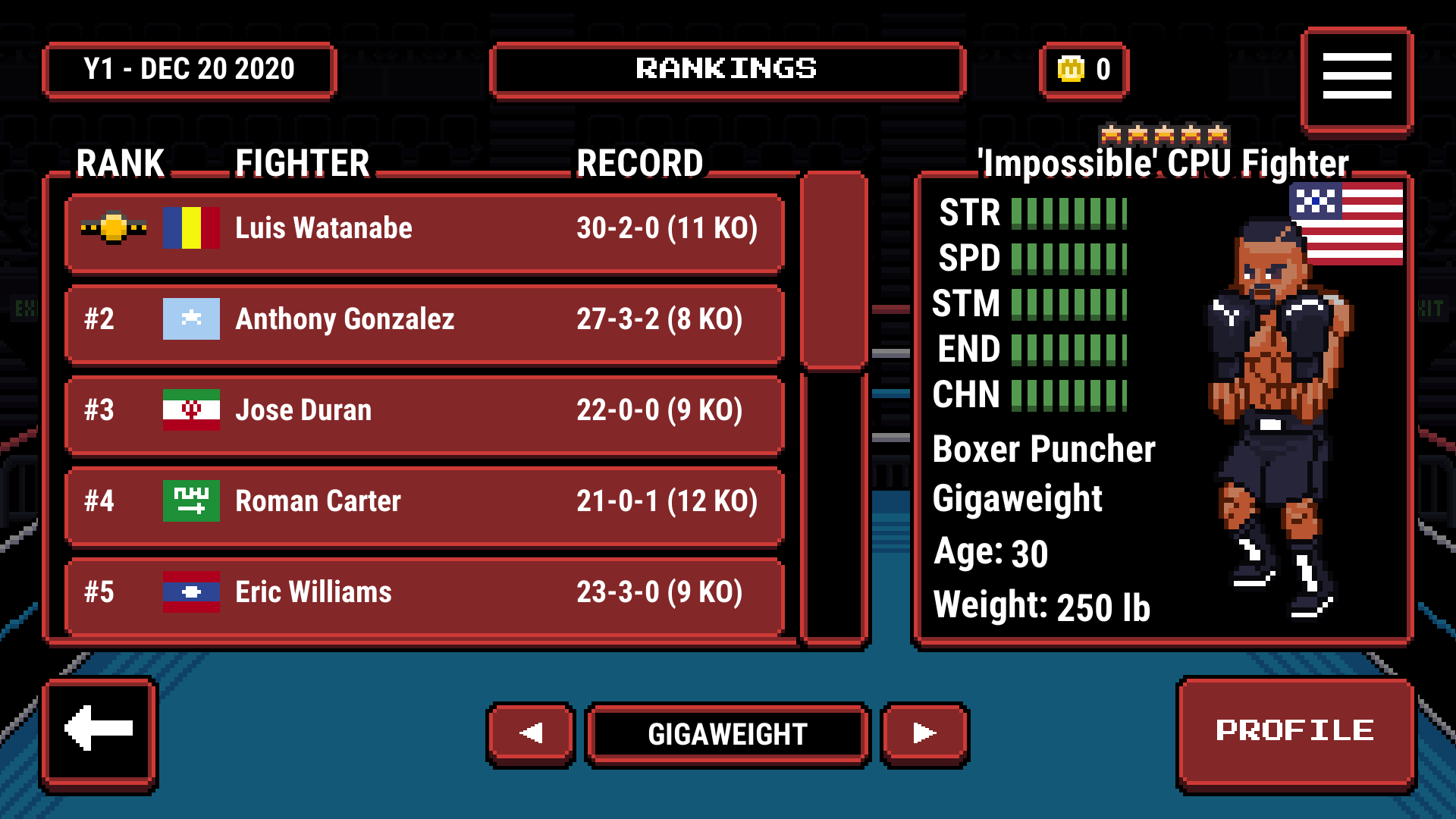Open the CPU fighter's PROFILE
The width and height of the screenshot is (1456, 819).
[1295, 730]
